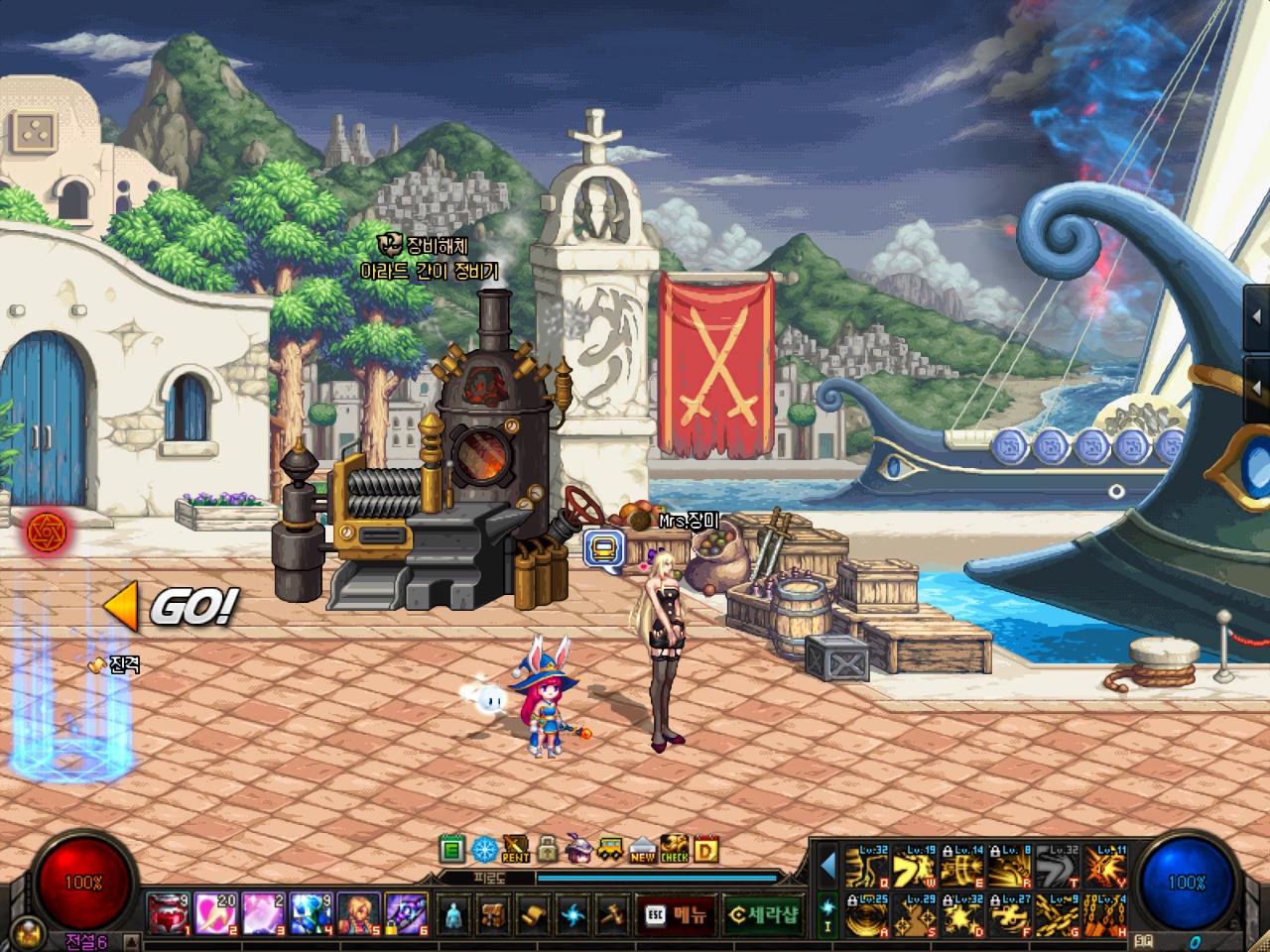Open the 메뉴 (ESC menu) button
Viewport: 1270px width, 952px height.
(677, 914)
